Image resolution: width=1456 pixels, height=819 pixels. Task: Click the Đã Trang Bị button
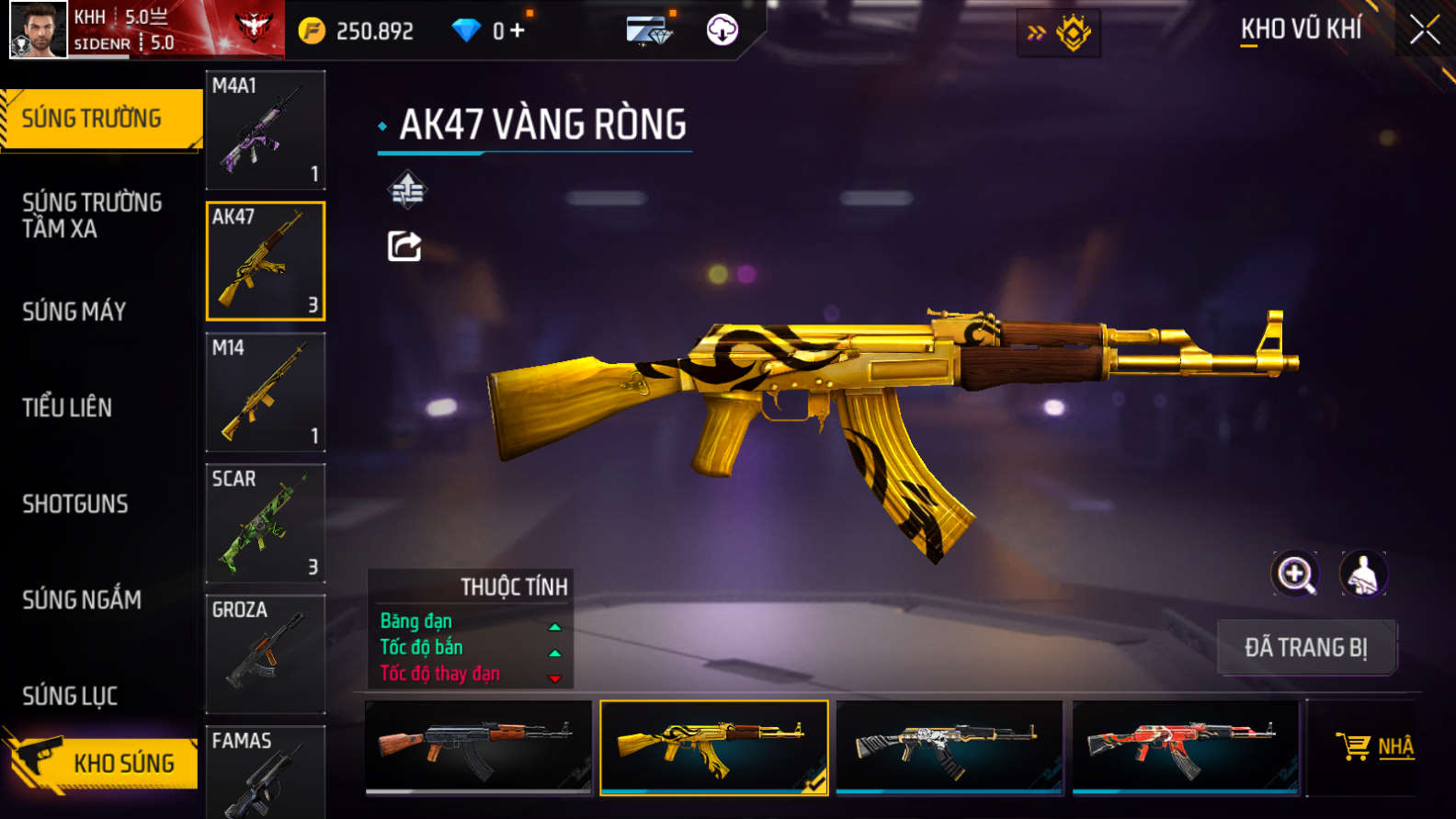tap(1306, 647)
